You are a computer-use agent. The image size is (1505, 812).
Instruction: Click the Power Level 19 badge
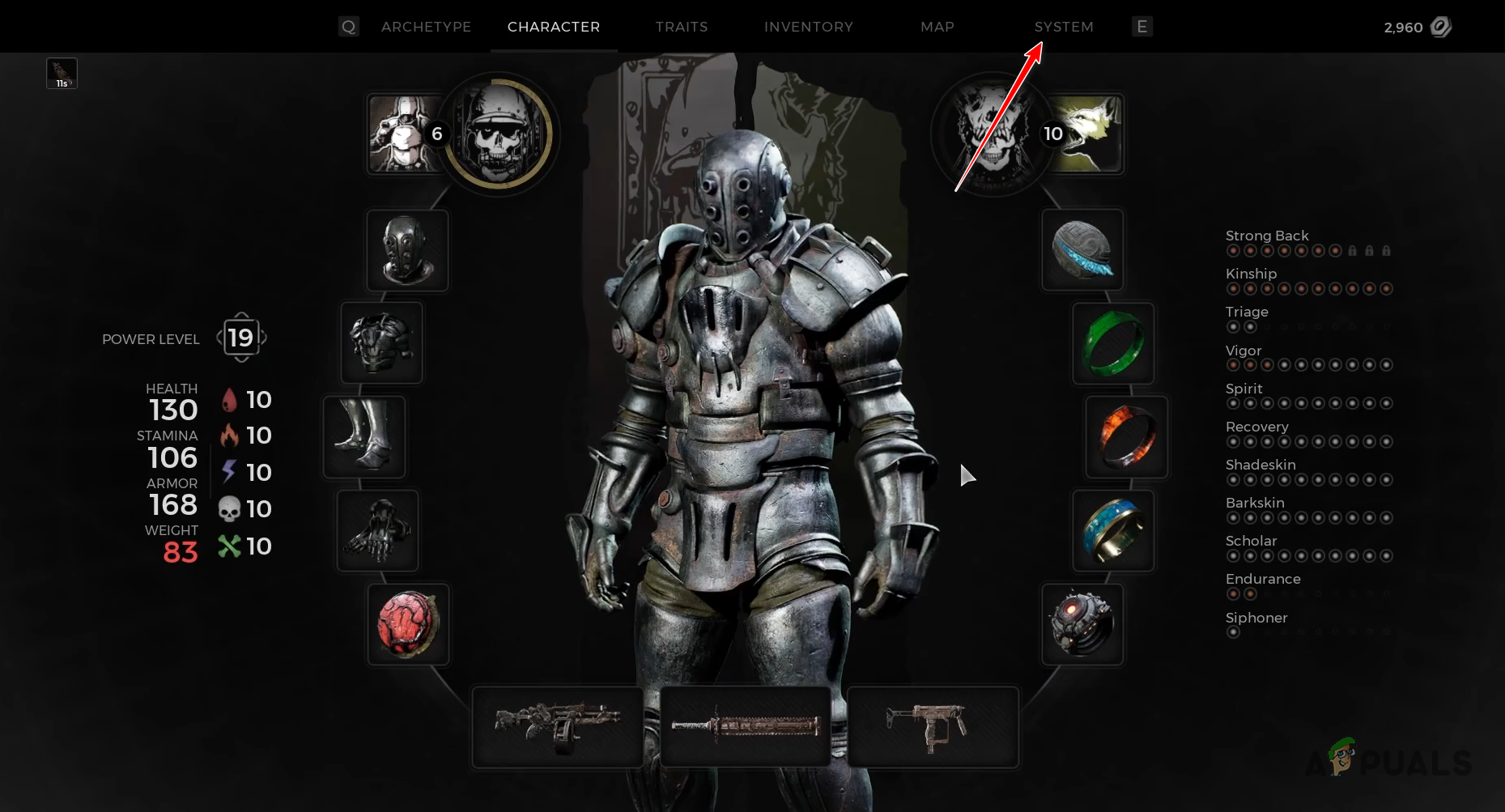pos(240,337)
